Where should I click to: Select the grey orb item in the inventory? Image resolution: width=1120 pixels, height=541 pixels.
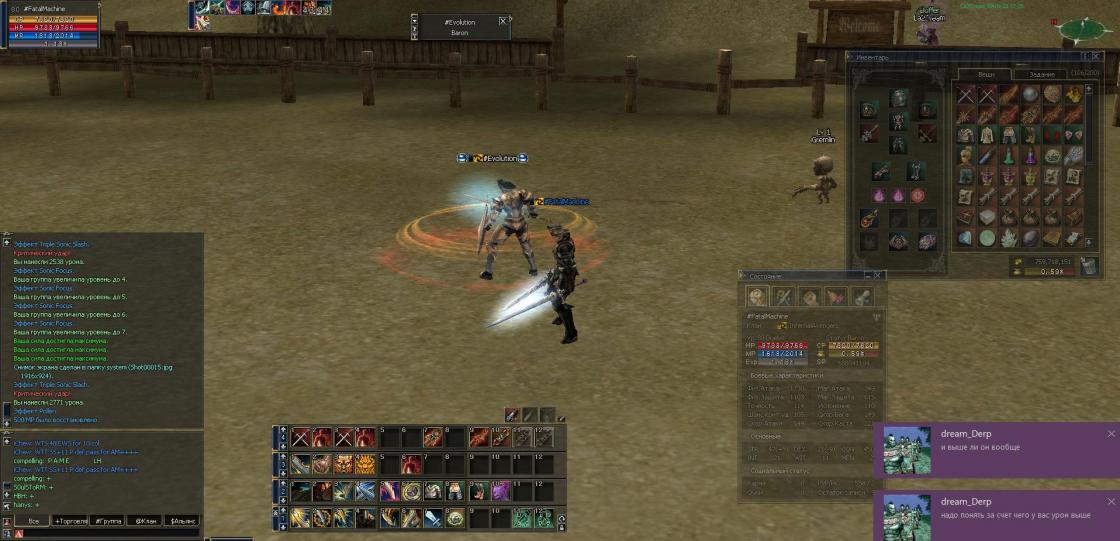tap(1030, 94)
